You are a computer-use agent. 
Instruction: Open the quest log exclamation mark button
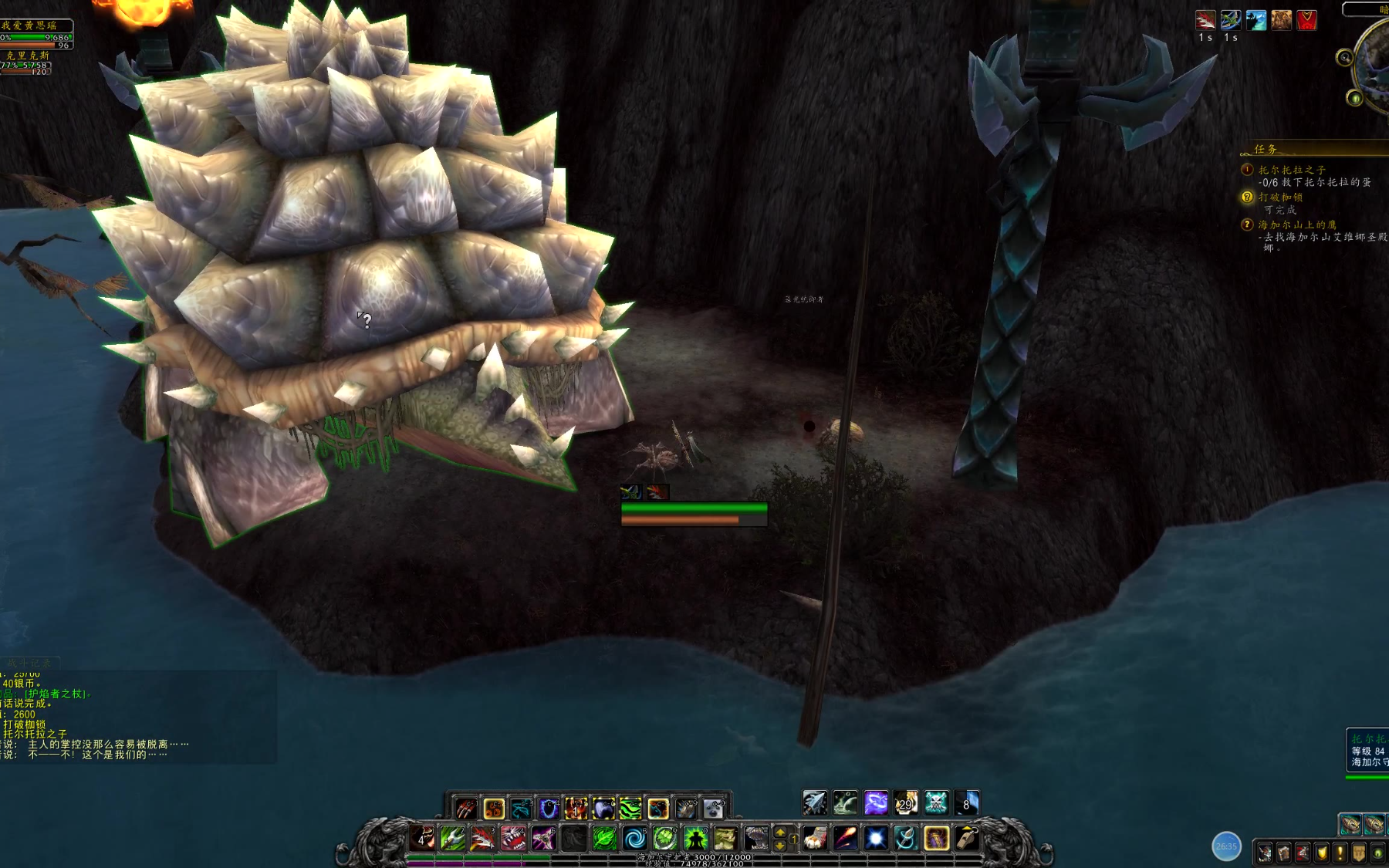tap(1340, 853)
